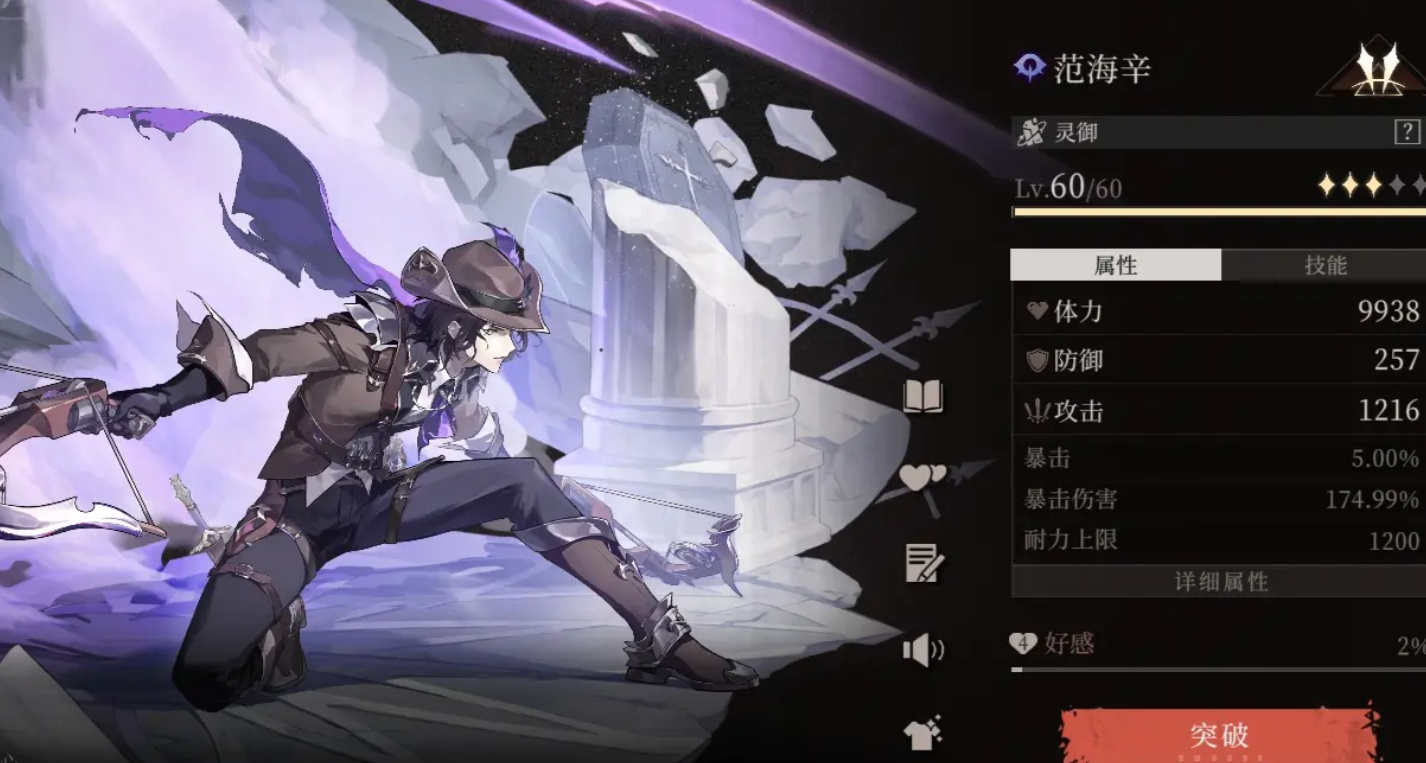Open the hearts affinity icon

[921, 478]
